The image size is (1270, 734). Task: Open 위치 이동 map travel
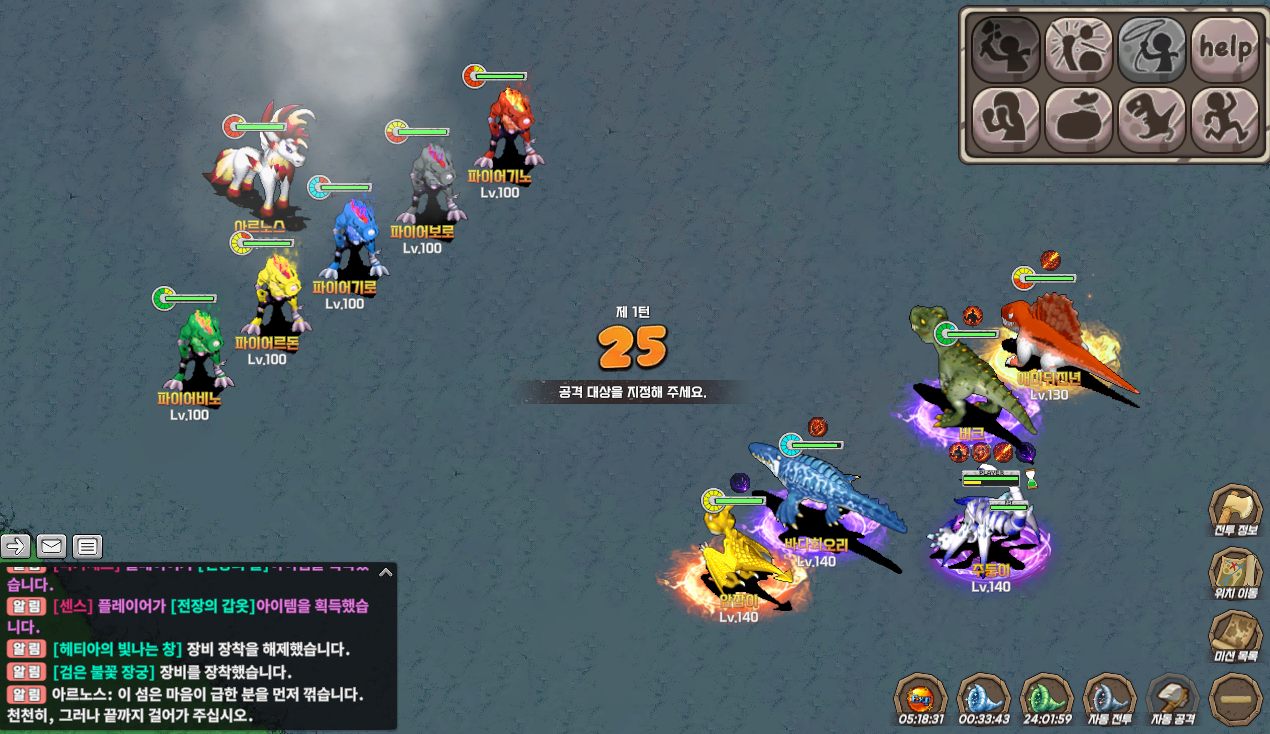pos(1236,574)
